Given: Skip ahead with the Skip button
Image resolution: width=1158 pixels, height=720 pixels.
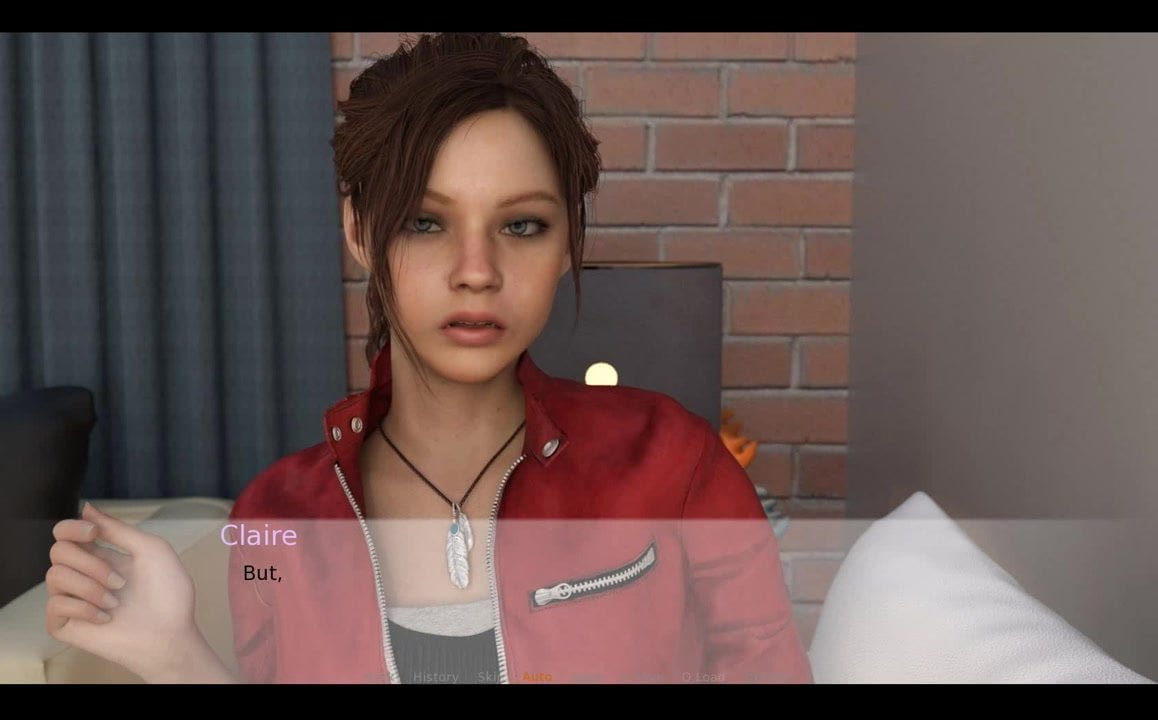Looking at the screenshot, I should tap(489, 677).
